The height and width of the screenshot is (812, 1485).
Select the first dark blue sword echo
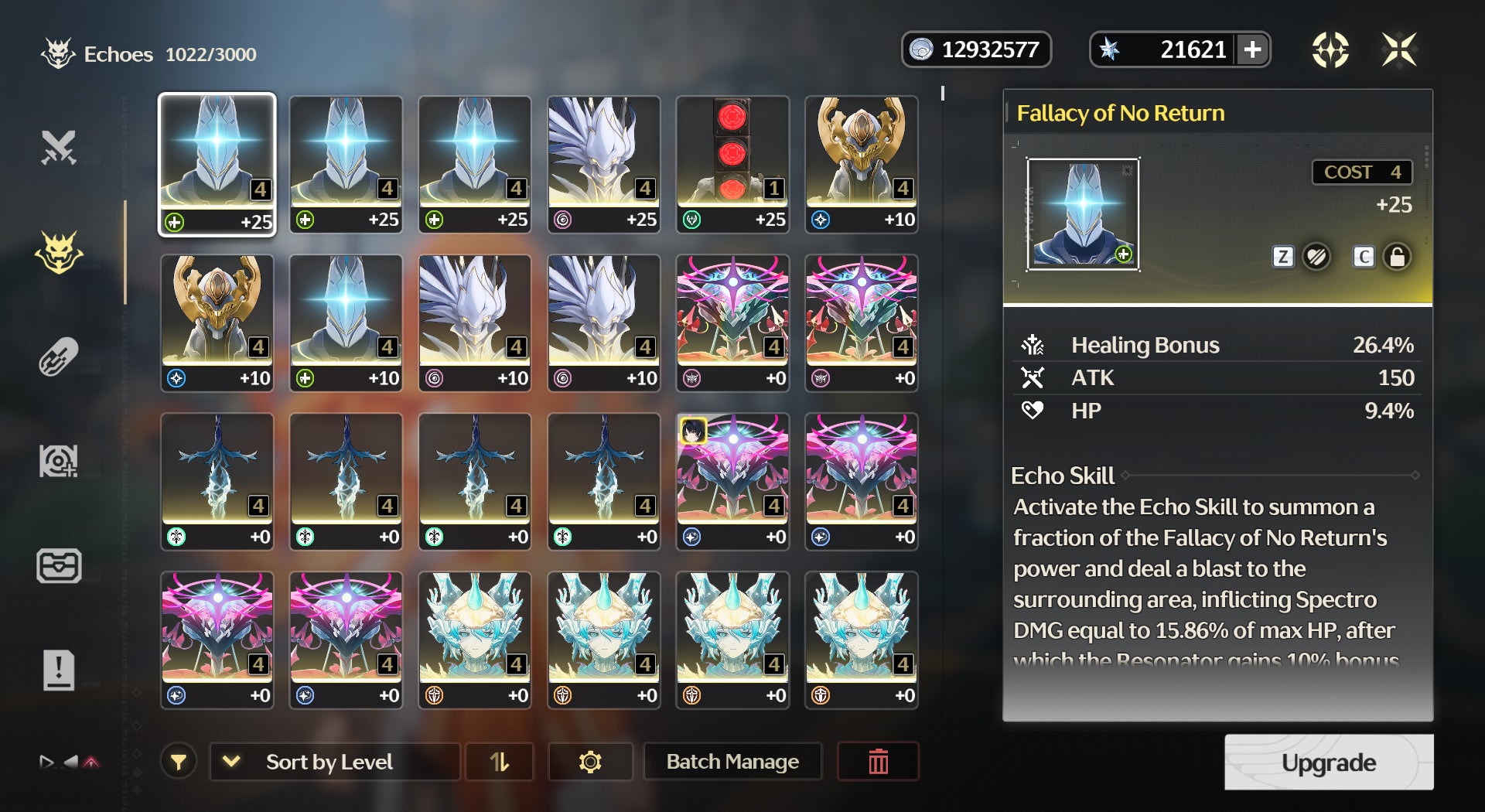coord(217,480)
